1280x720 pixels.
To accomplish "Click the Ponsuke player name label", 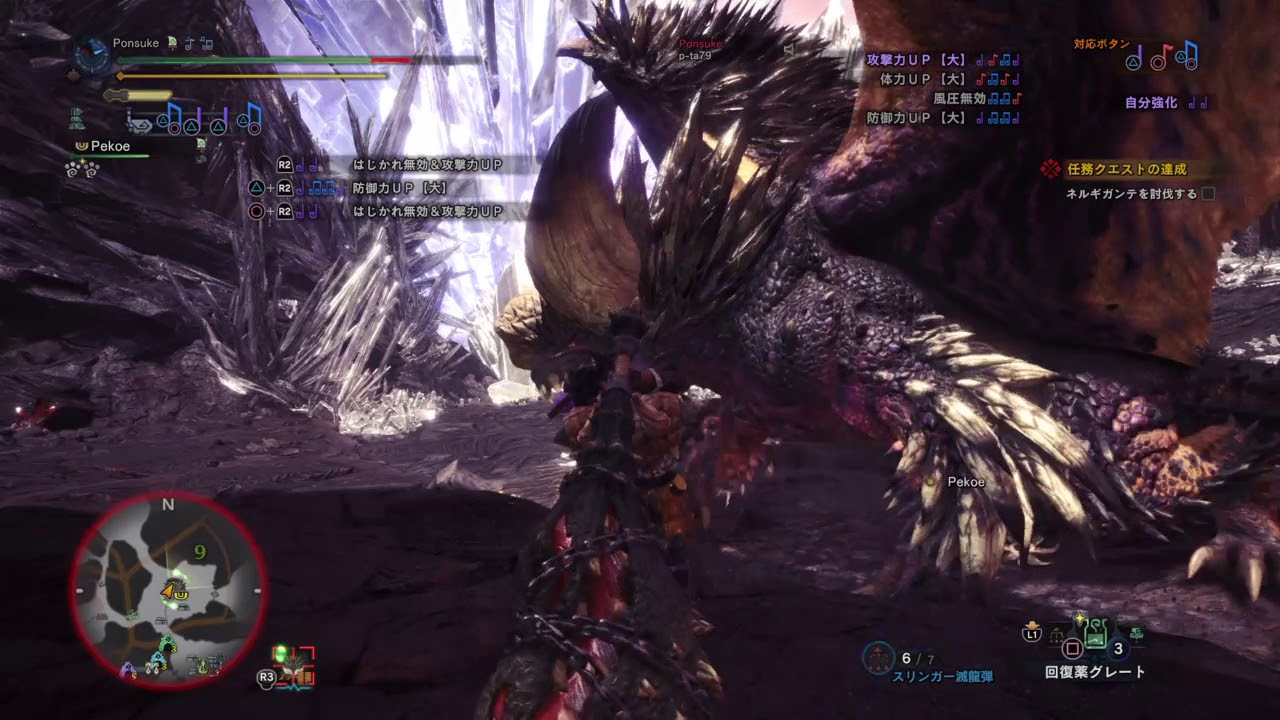I will (136, 44).
